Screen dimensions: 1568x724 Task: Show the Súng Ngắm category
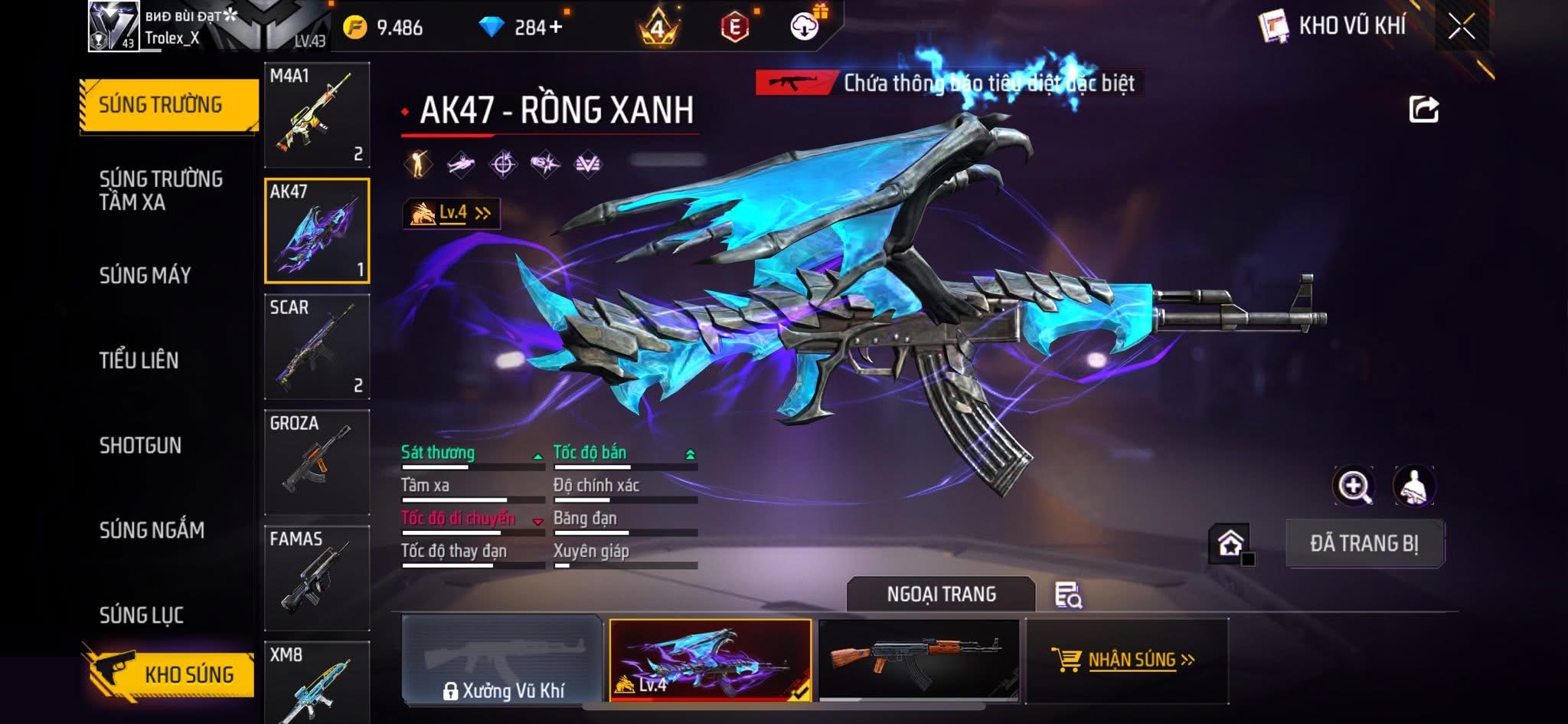[152, 529]
